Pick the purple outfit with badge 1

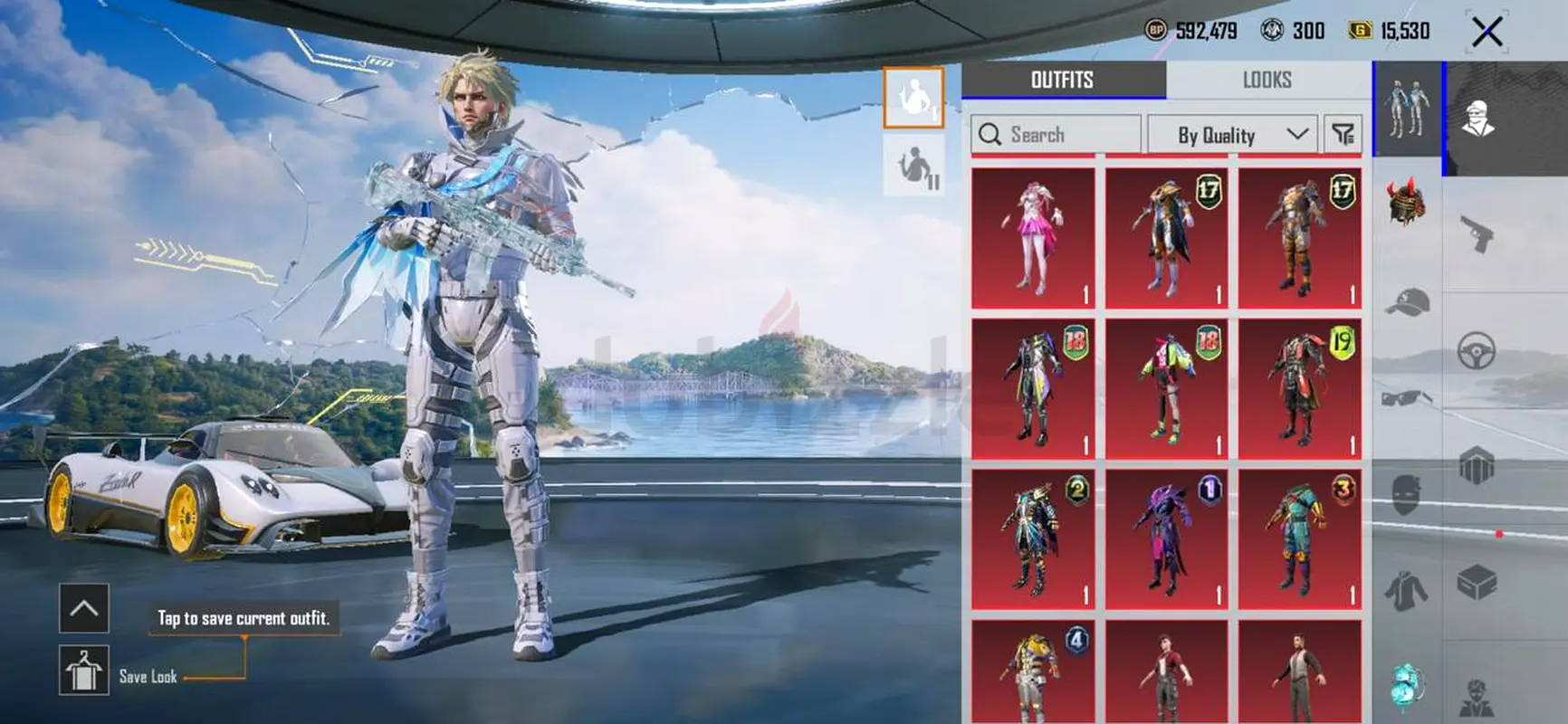pos(1166,538)
